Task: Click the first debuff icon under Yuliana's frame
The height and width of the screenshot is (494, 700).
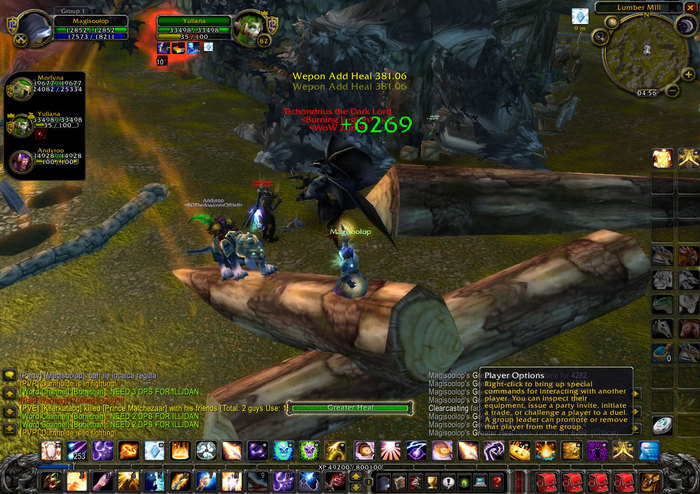Action: [x=161, y=47]
